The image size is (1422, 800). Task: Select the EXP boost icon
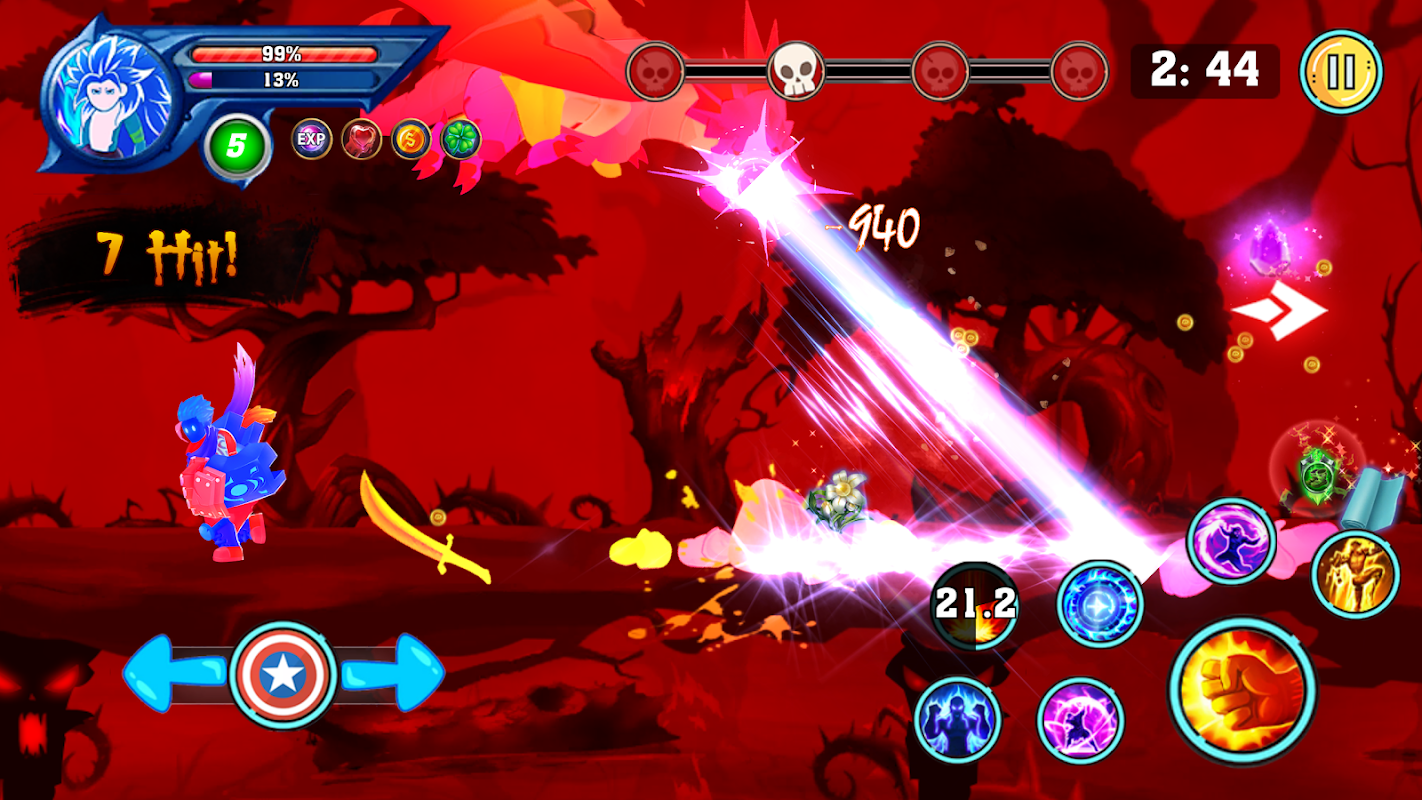click(x=311, y=139)
